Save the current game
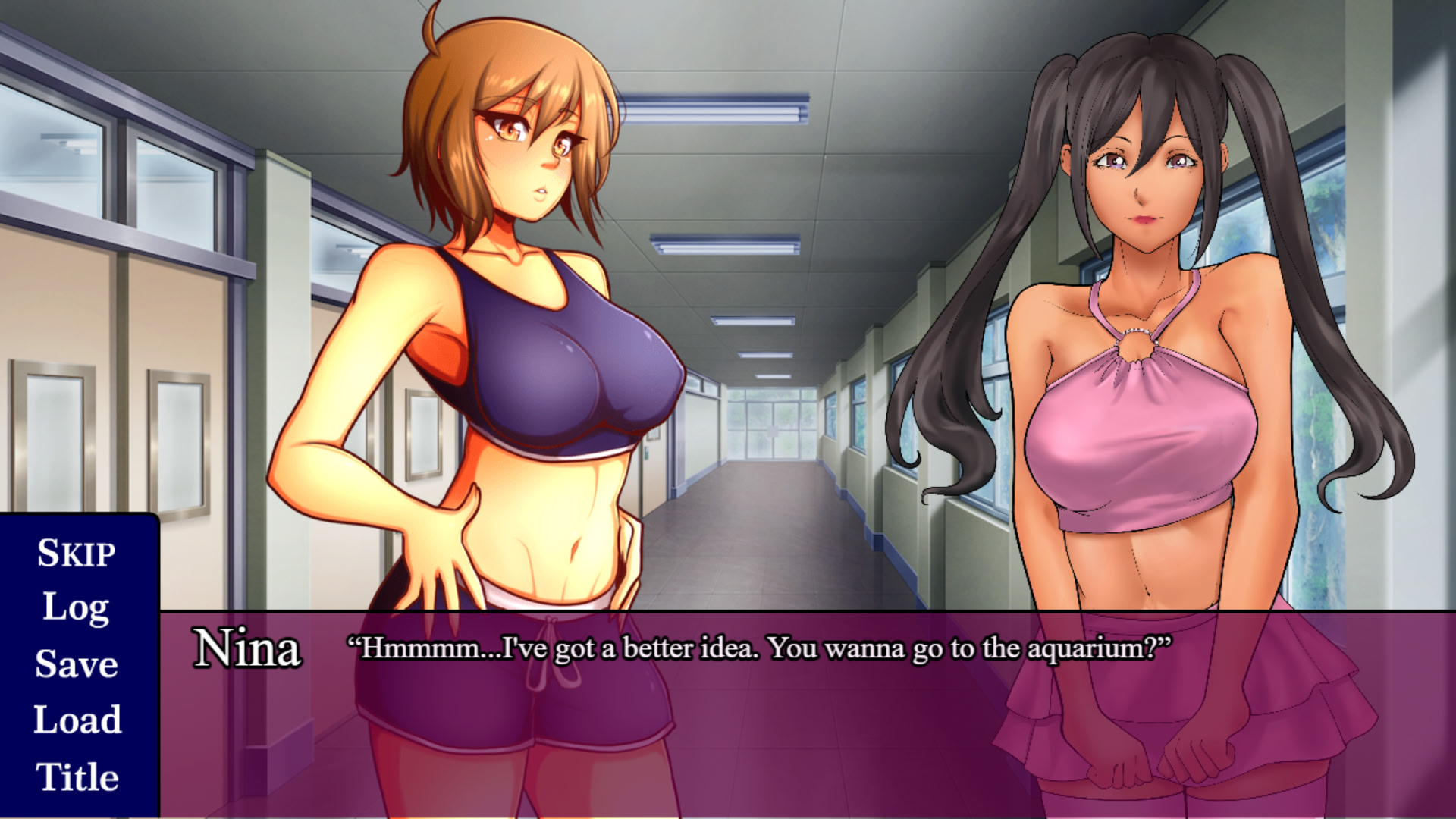The image size is (1456, 819). (77, 664)
